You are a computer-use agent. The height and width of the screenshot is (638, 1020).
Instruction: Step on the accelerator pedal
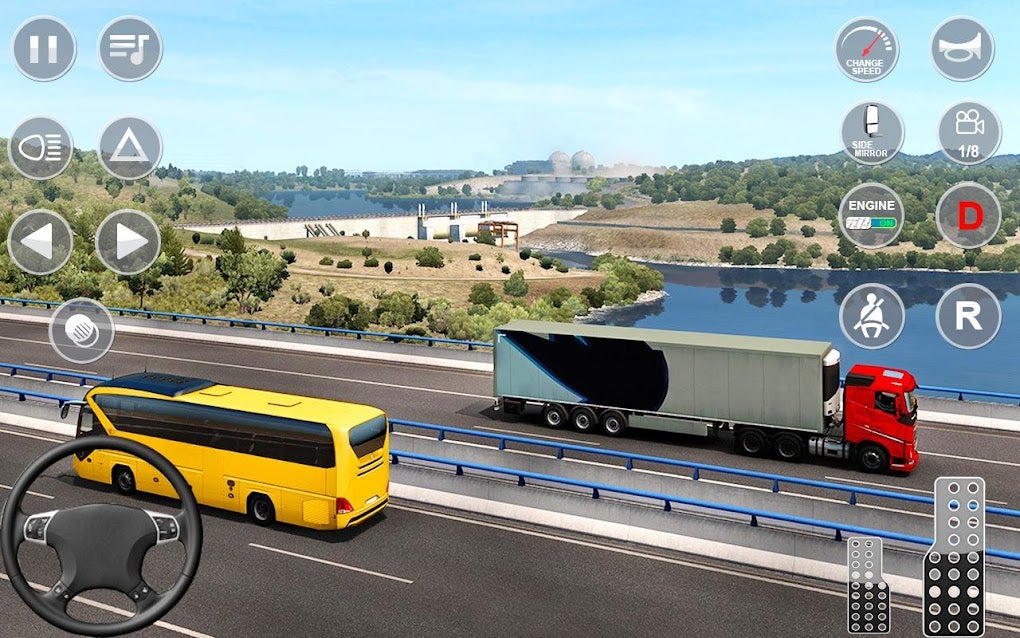point(959,555)
